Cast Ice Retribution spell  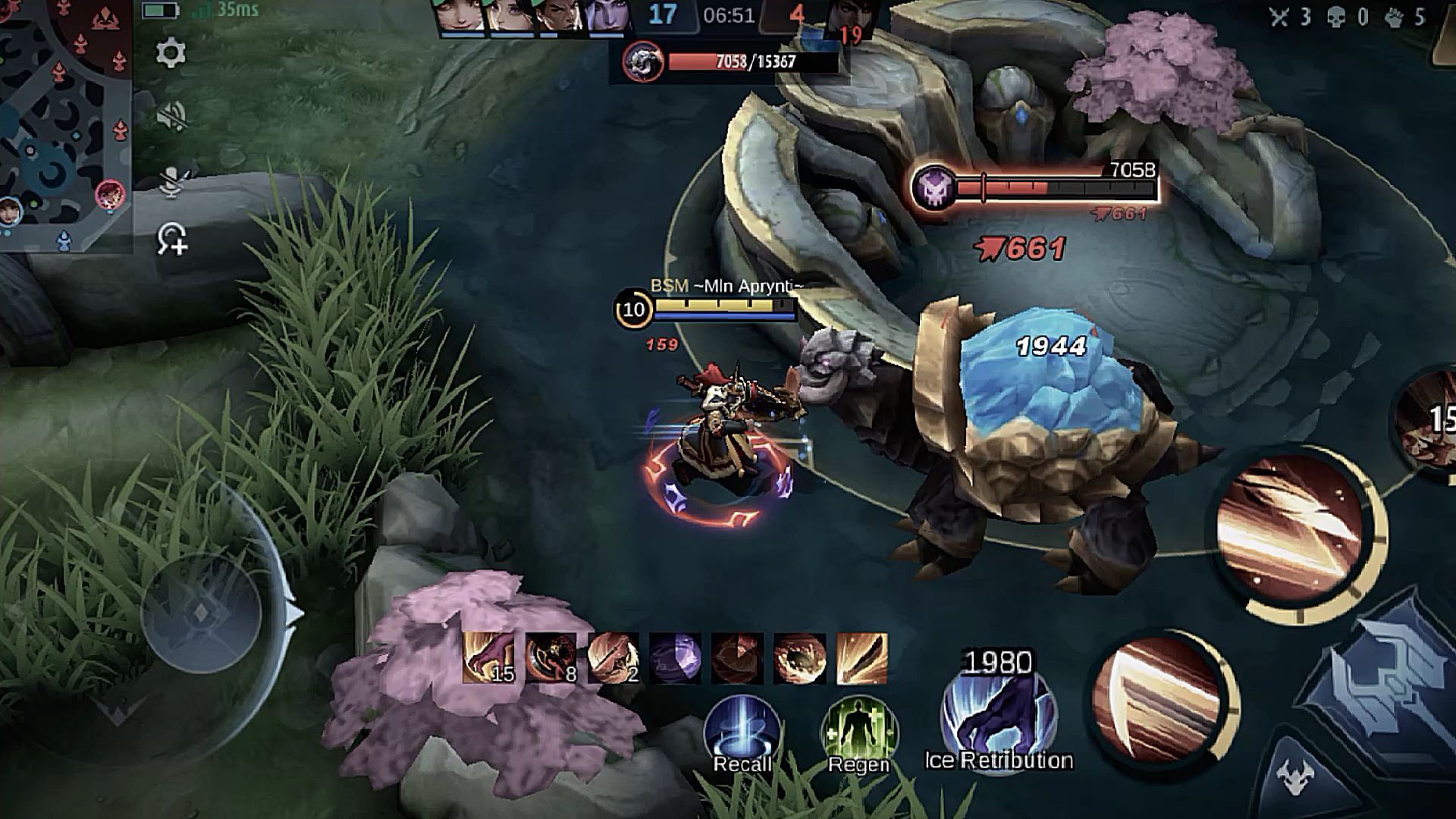click(x=999, y=717)
